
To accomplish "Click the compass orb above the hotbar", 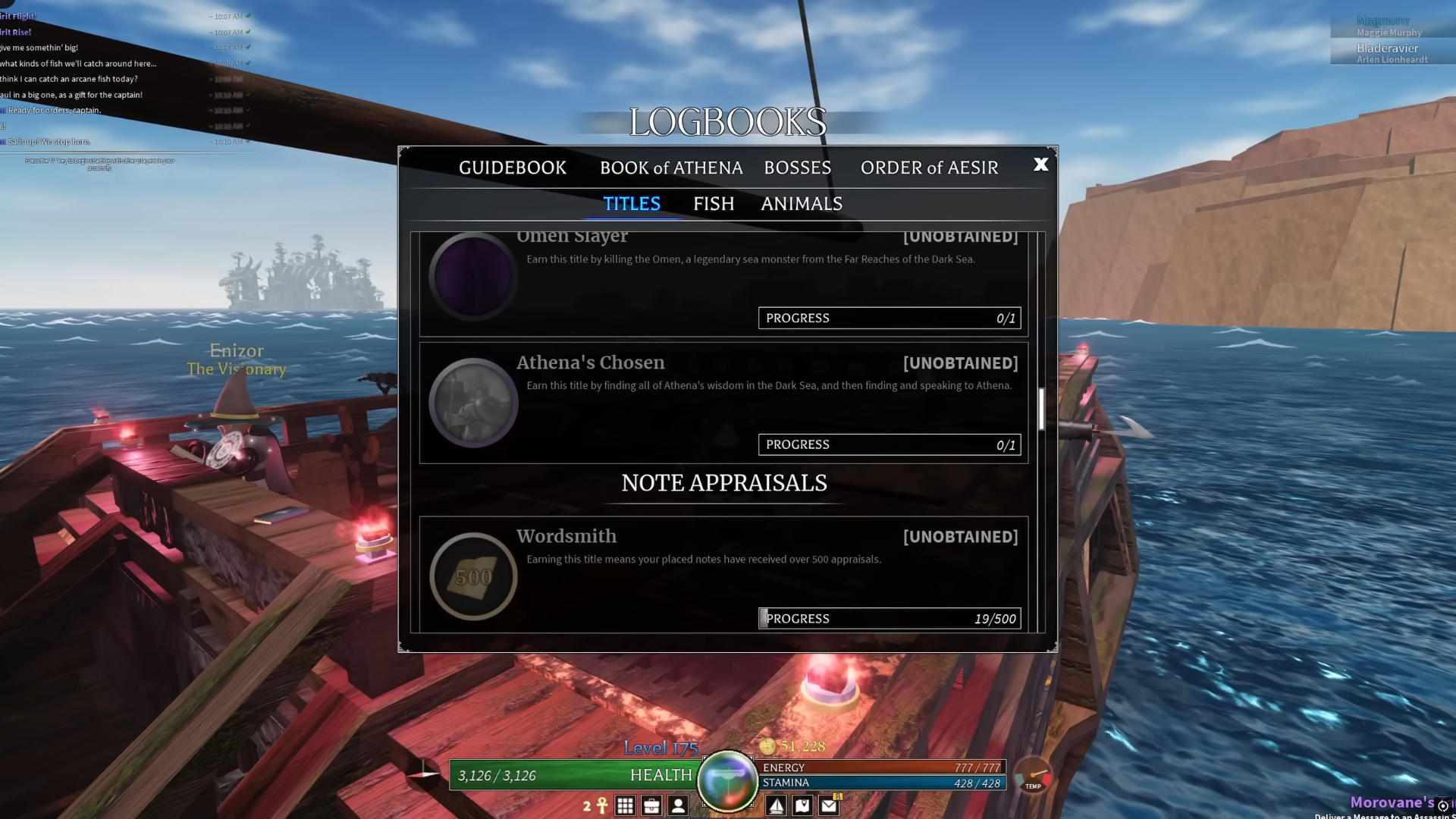I will coord(728,777).
